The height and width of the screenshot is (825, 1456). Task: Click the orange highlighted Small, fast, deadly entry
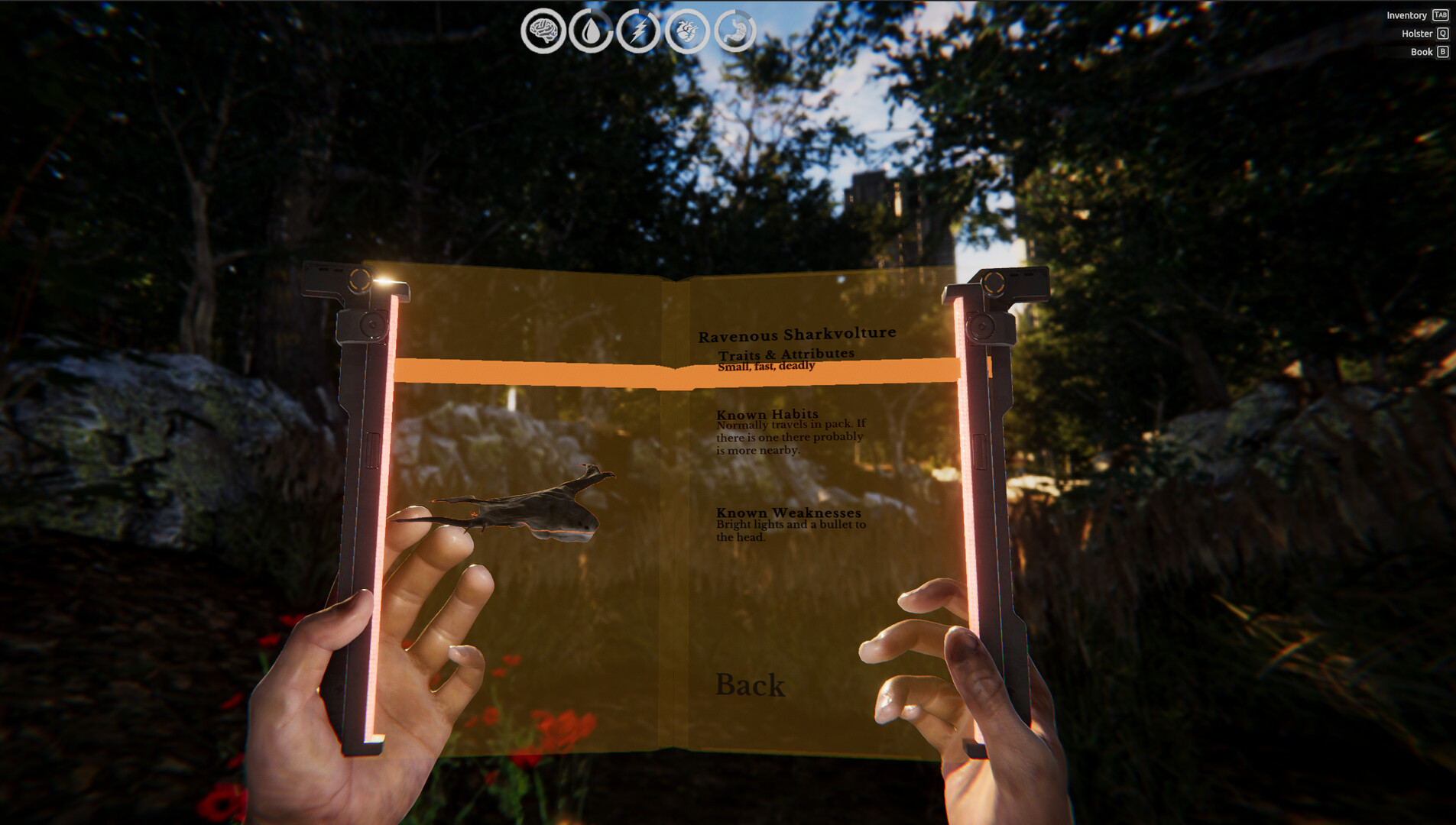767,366
